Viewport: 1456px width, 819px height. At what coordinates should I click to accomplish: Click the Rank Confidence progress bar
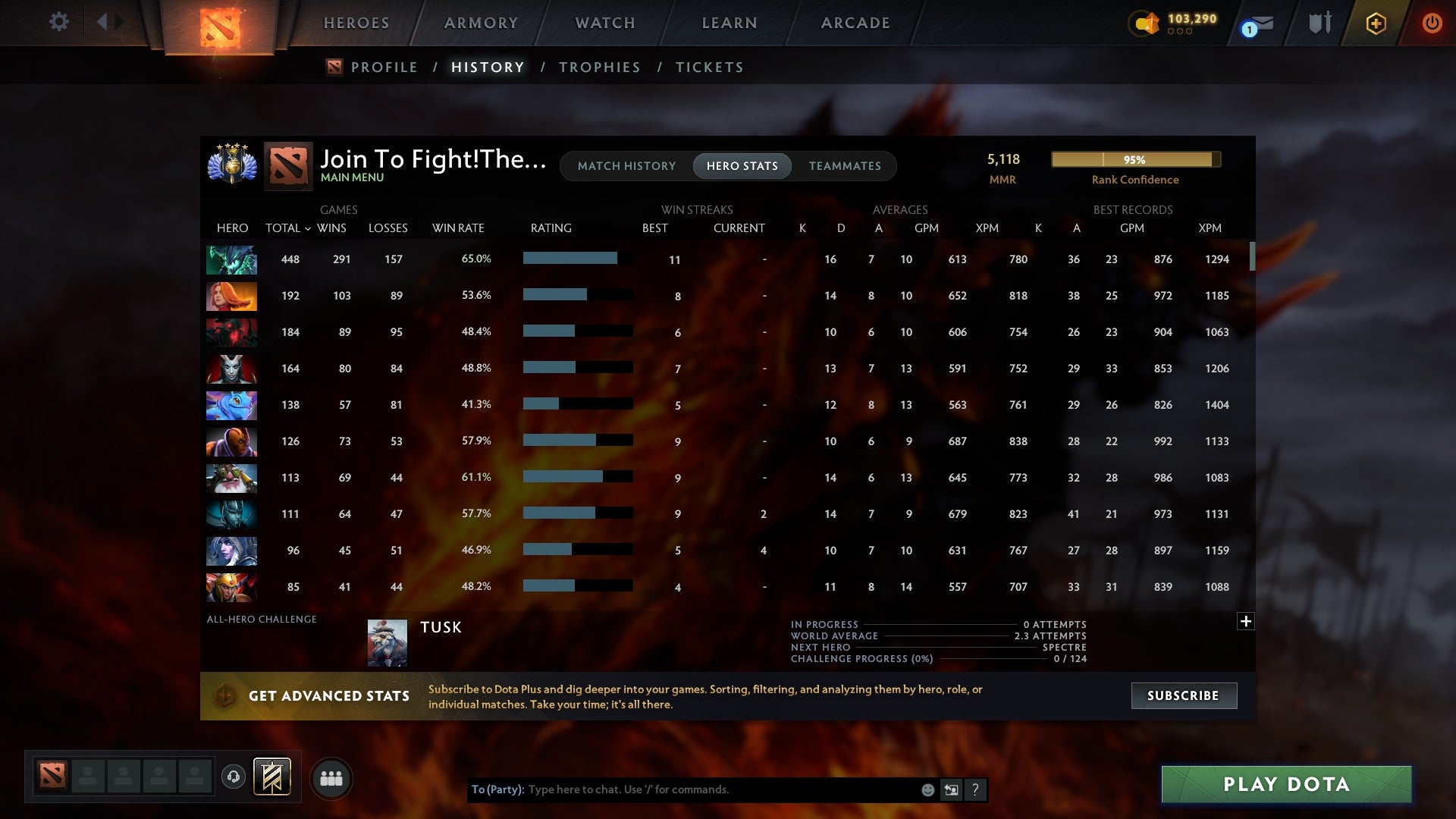(x=1134, y=160)
